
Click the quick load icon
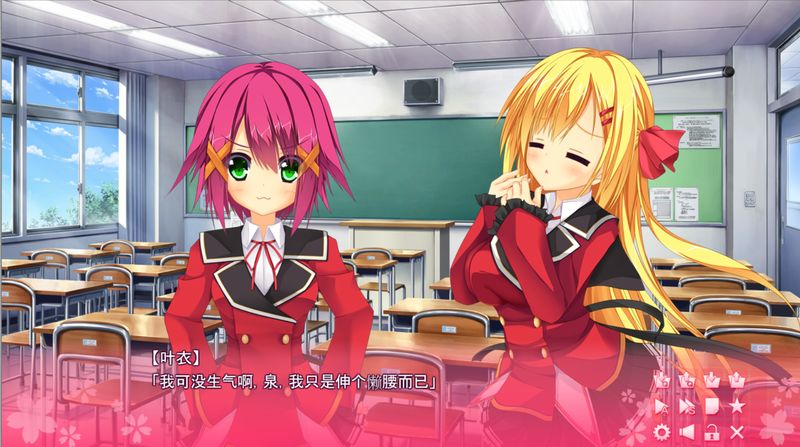686,381
